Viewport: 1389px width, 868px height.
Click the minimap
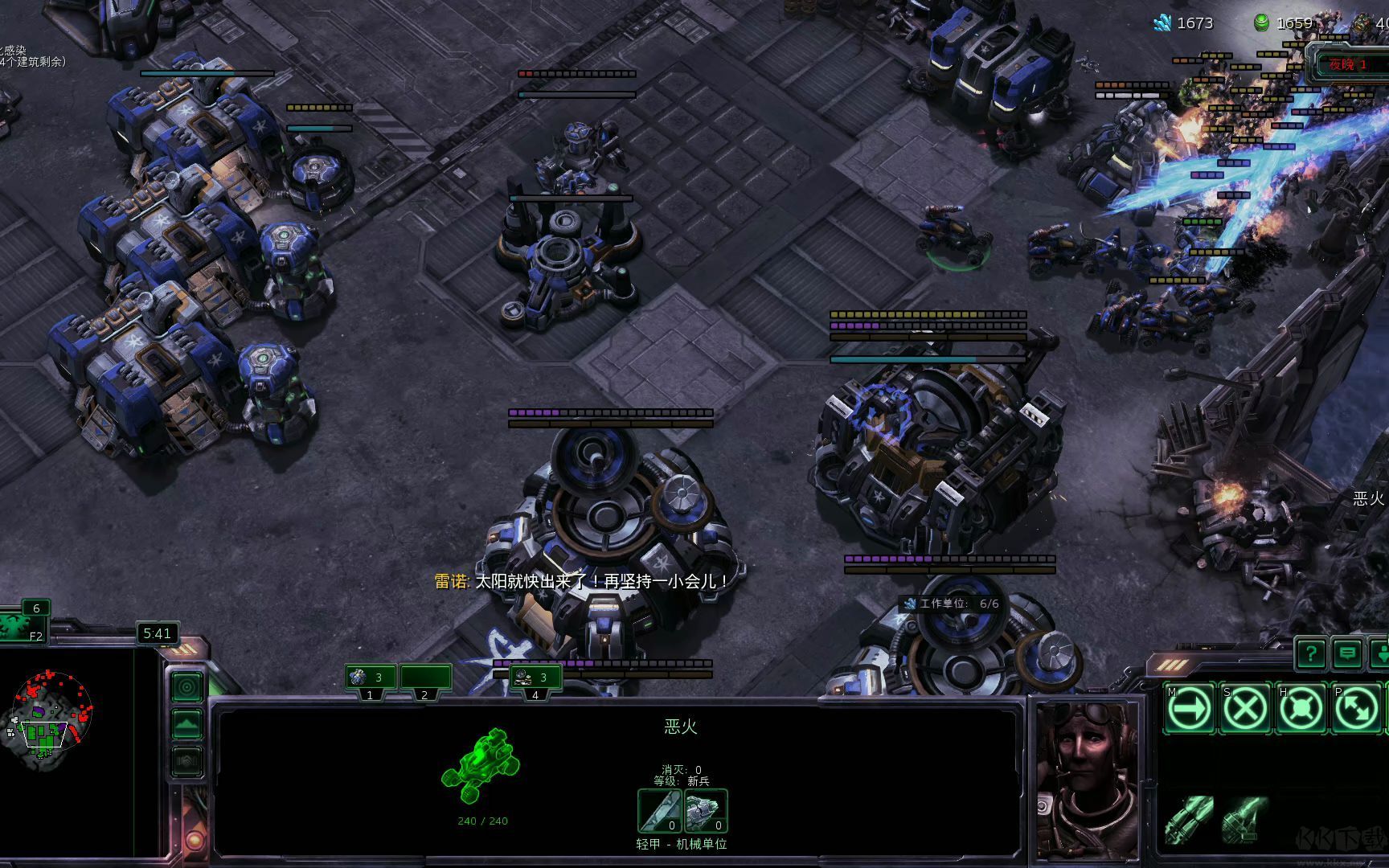coord(52,715)
